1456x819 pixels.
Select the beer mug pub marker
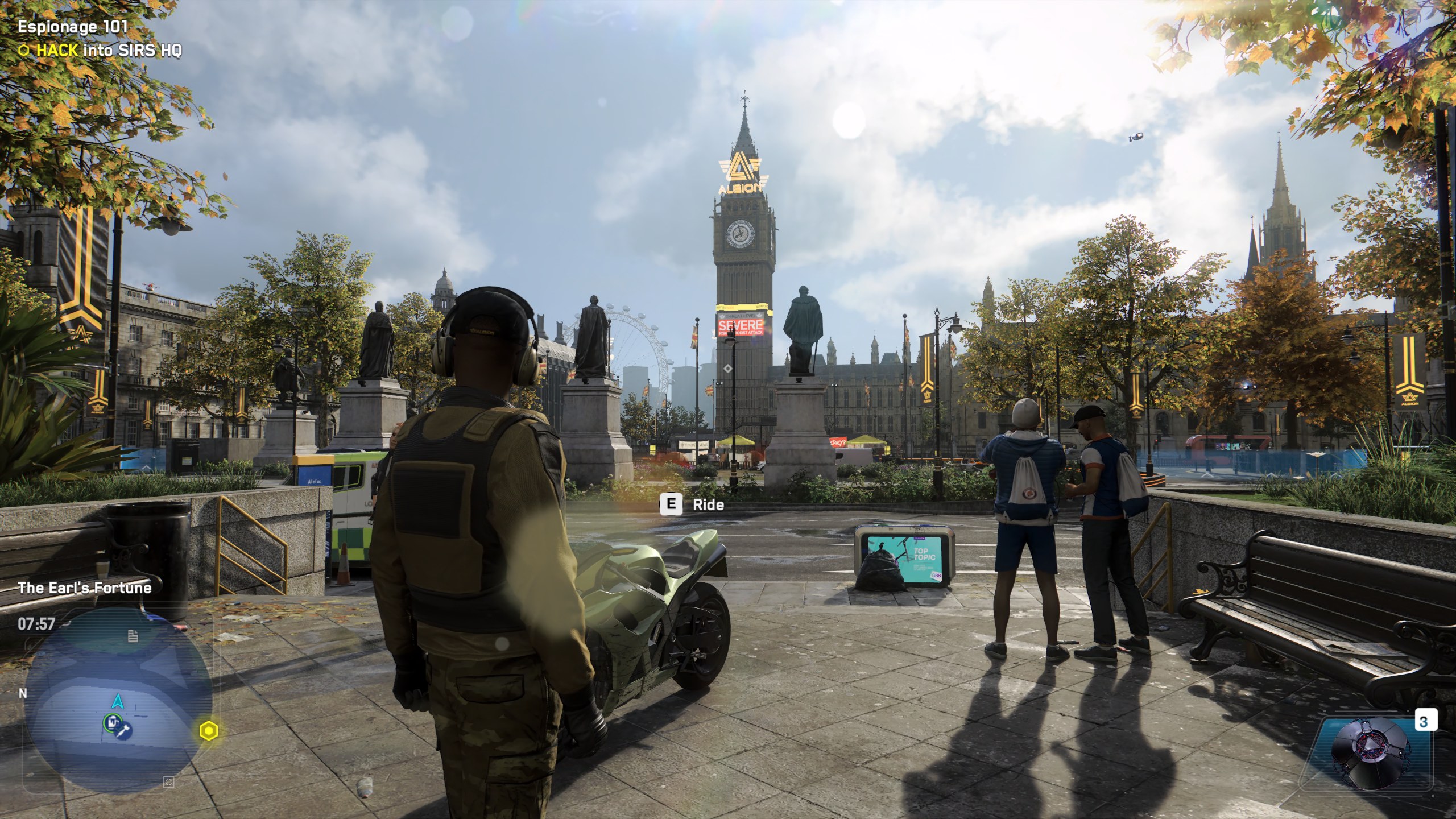coord(112,723)
